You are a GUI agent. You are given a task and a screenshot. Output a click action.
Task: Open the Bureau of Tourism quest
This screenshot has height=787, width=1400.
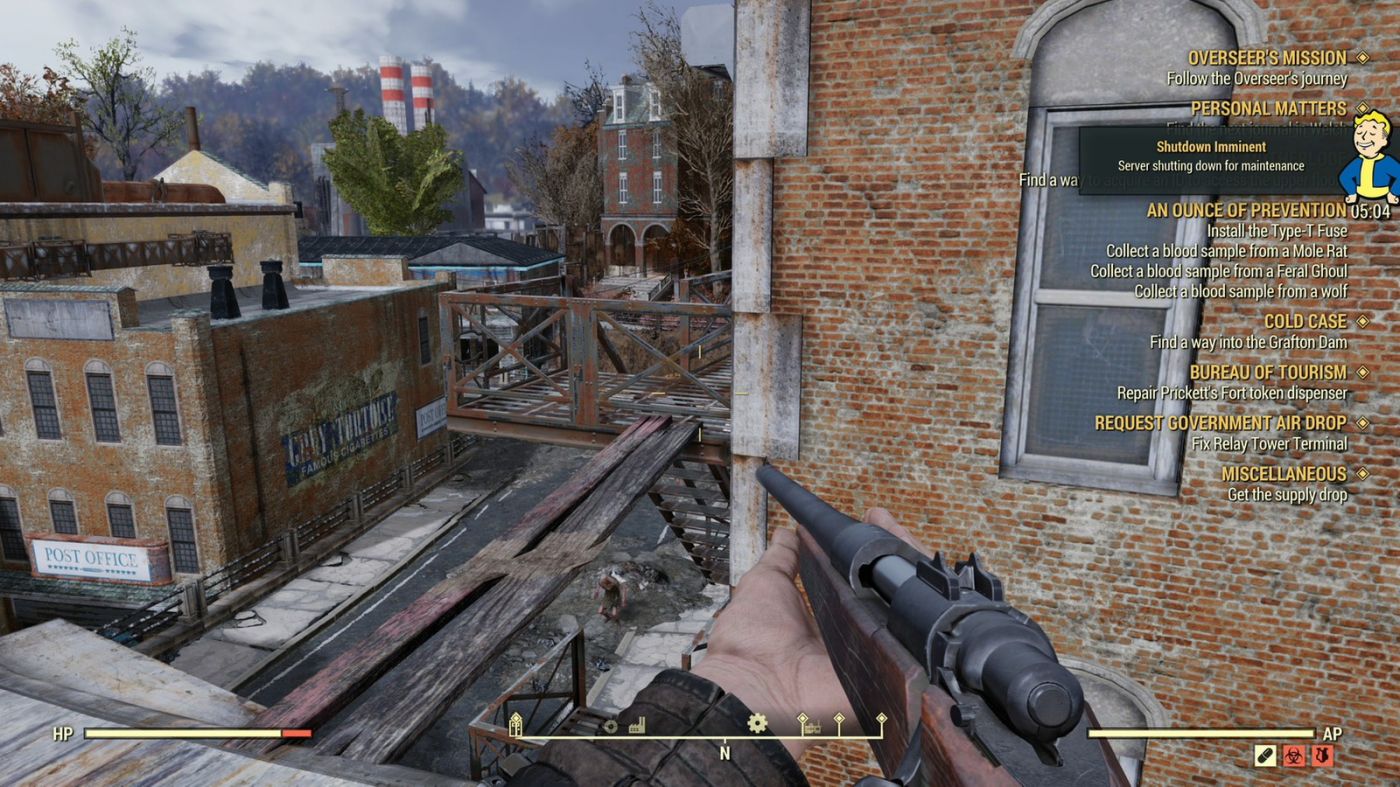click(1268, 372)
